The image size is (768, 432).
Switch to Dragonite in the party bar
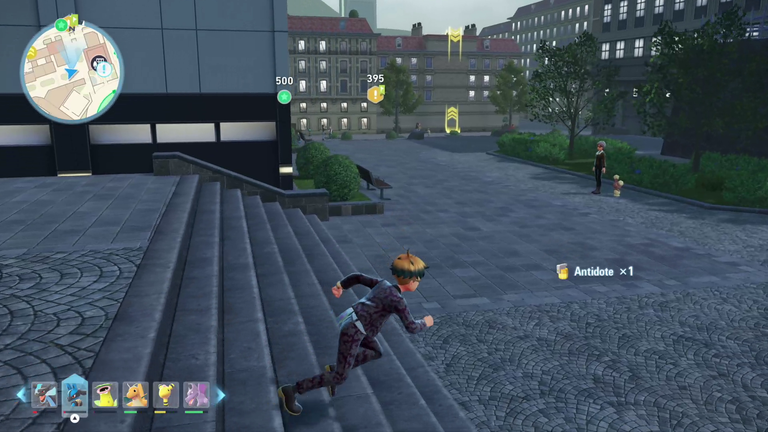(x=136, y=395)
